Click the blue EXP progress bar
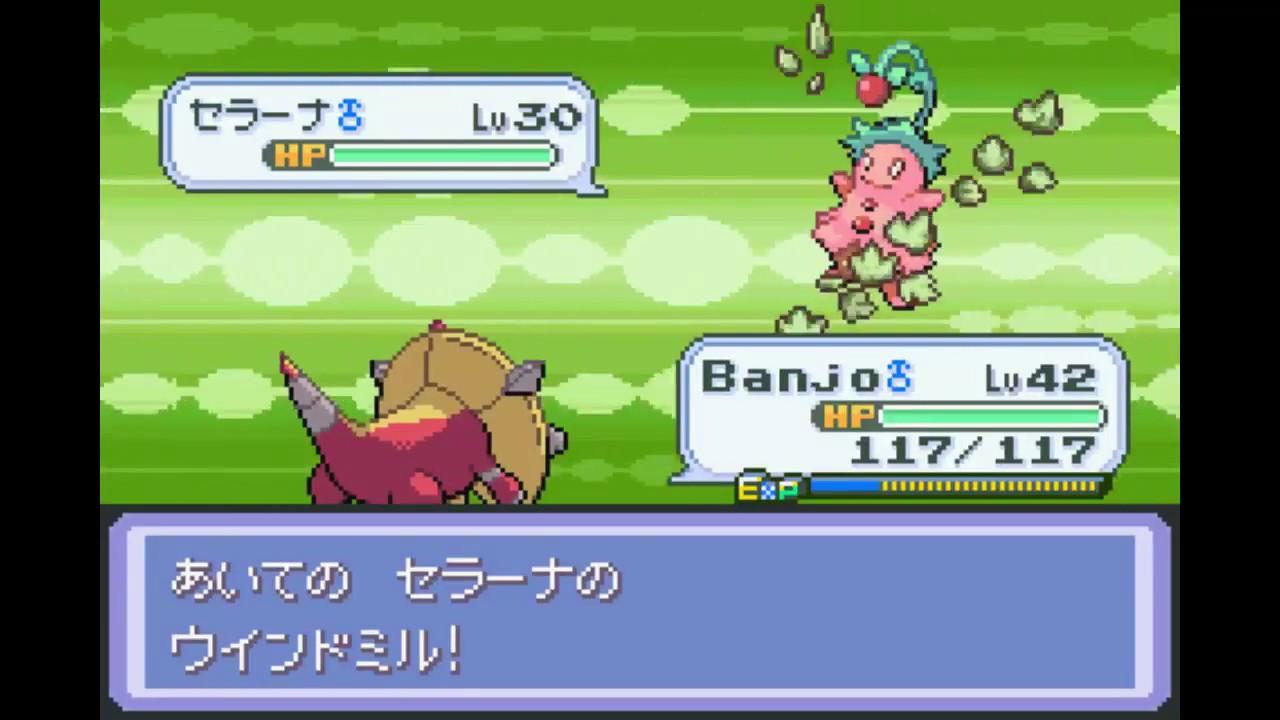This screenshot has height=720, width=1280. 845,488
